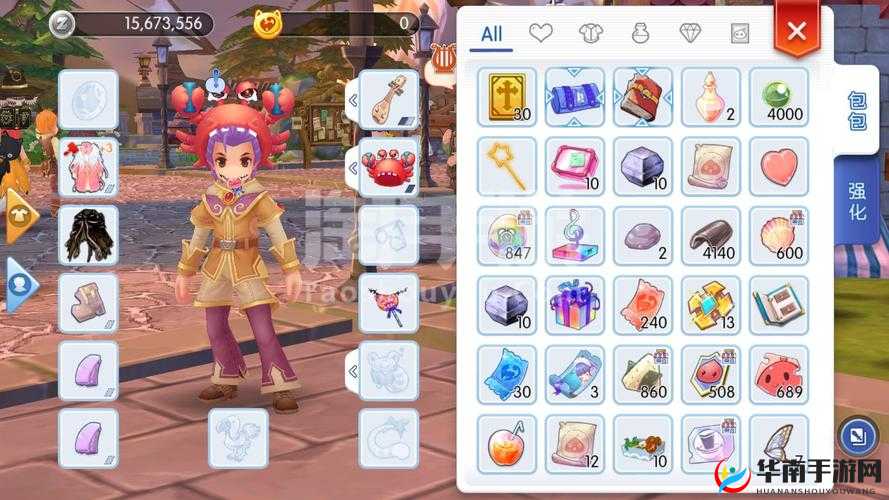The image size is (889, 500).
Task: Select the red apple item slot
Action: tap(507, 443)
